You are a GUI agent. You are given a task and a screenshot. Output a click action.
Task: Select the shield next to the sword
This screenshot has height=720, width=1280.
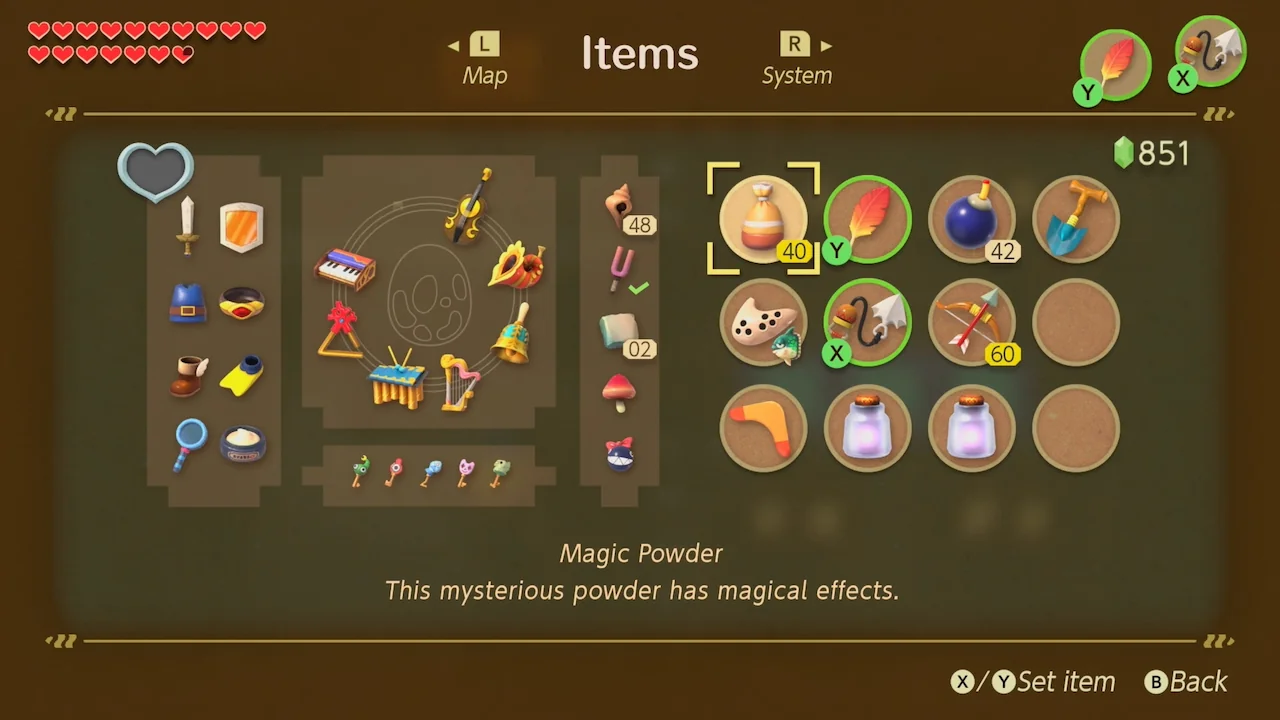coord(241,226)
